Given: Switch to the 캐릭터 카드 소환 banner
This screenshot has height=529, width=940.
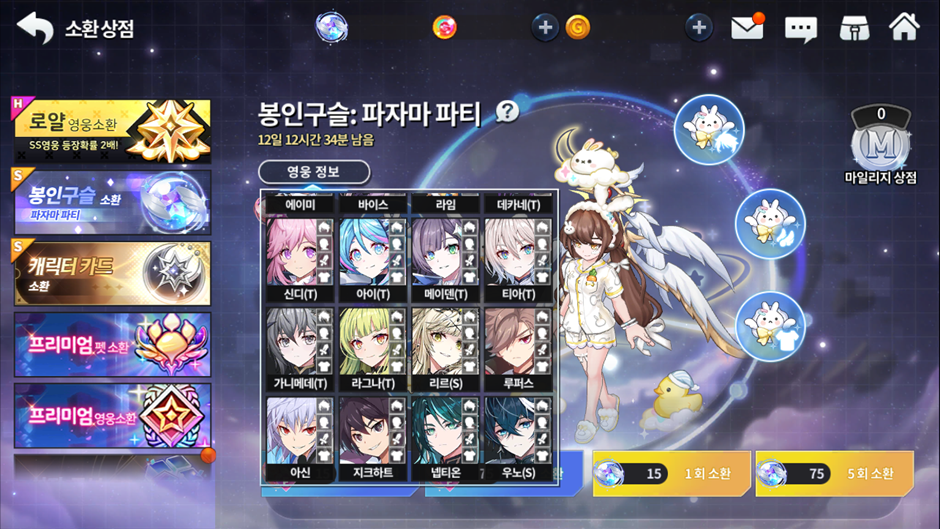Looking at the screenshot, I should [x=112, y=272].
